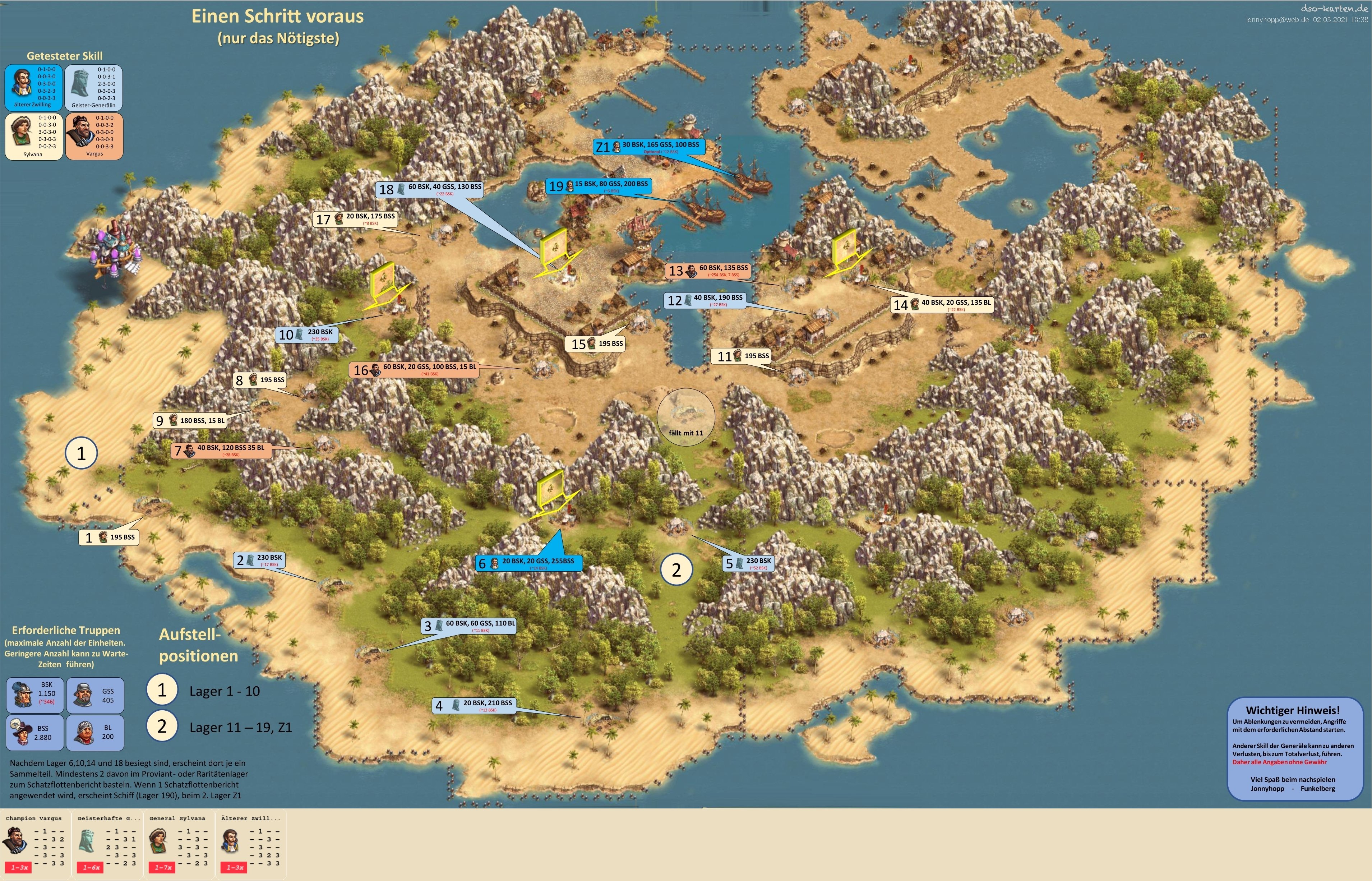
Task: Select the Champion Vargus general card
Action: 36,843
